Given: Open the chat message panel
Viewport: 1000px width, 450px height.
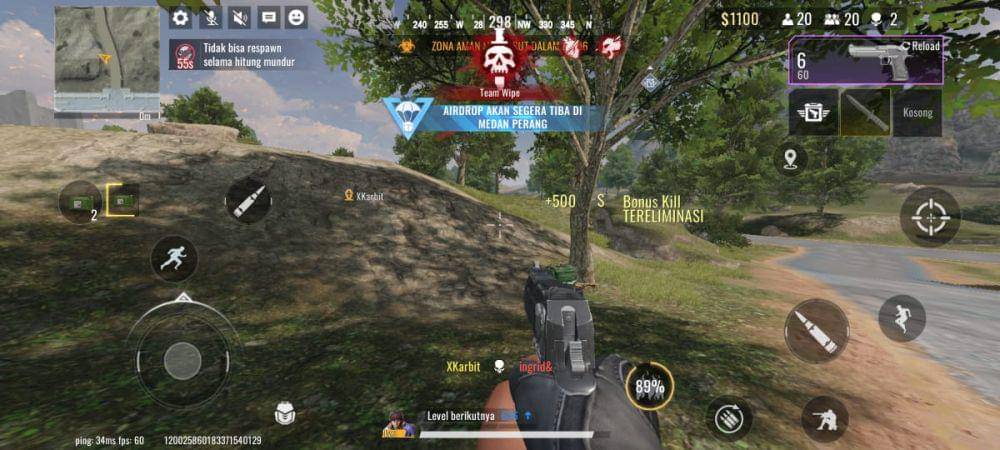Looking at the screenshot, I should pos(268,17).
